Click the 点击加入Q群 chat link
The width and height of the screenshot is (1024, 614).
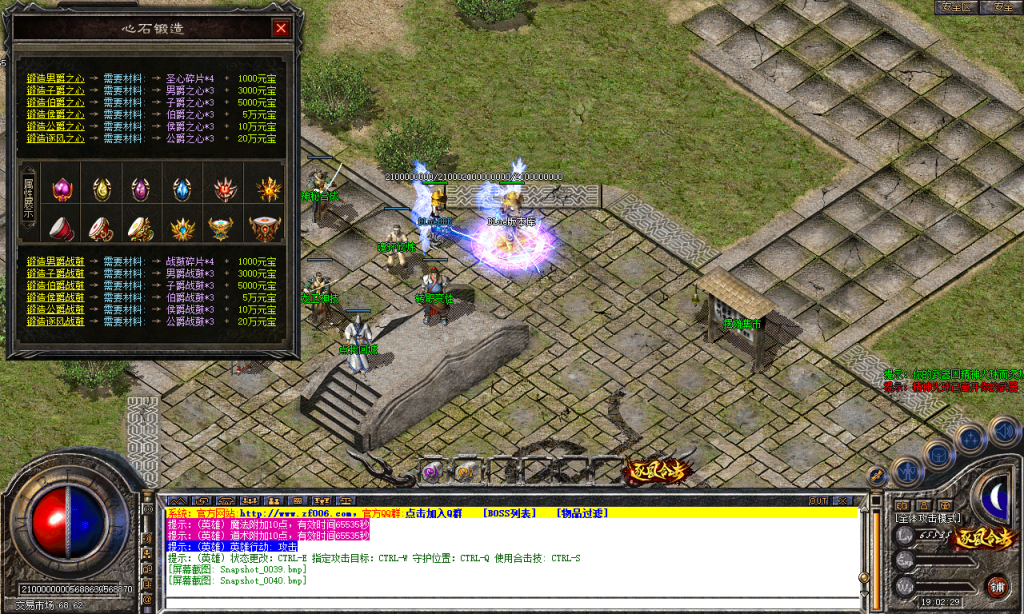(433, 513)
